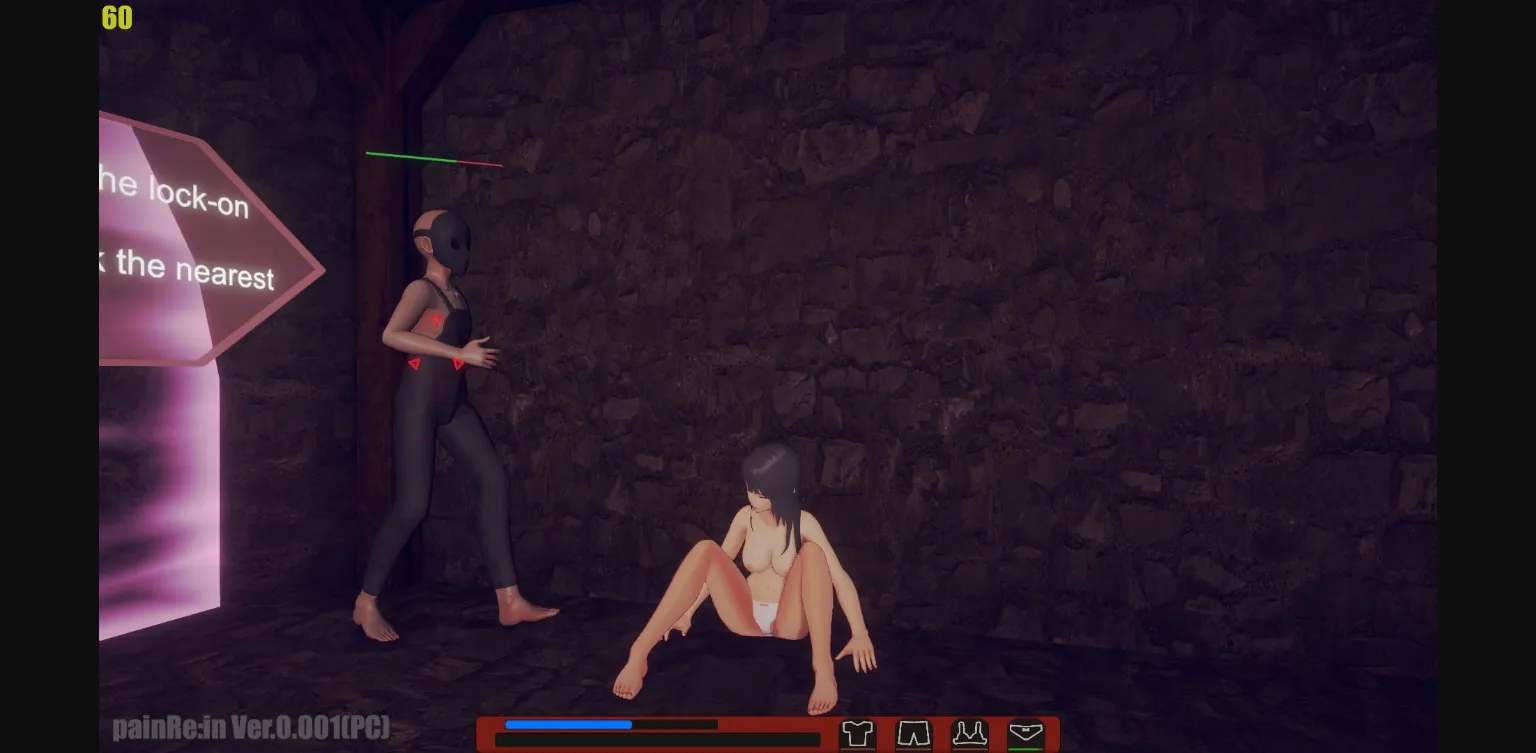Select the shirt equipment icon
This screenshot has height=753, width=1536.
[x=857, y=732]
